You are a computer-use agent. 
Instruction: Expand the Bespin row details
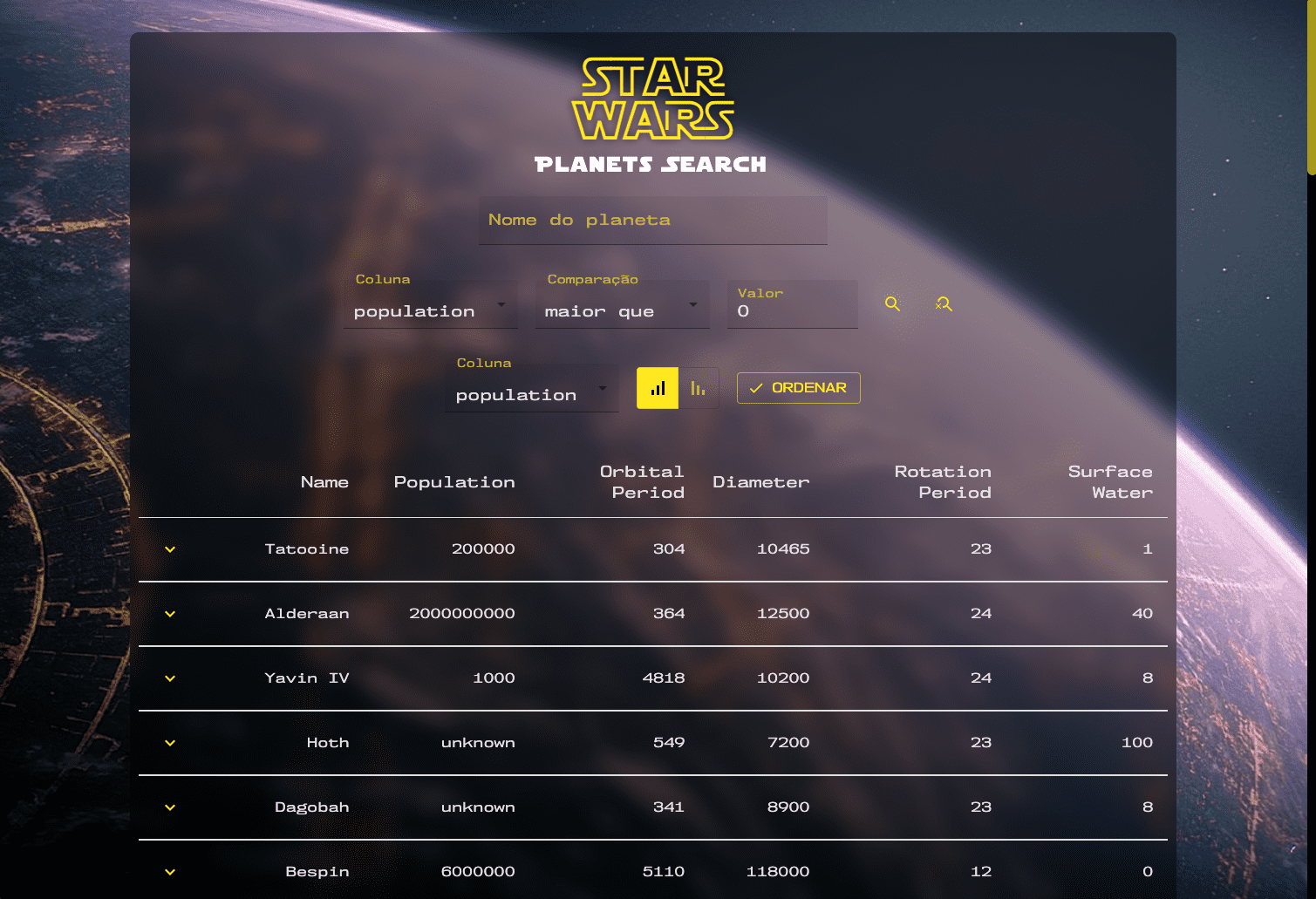tap(169, 872)
